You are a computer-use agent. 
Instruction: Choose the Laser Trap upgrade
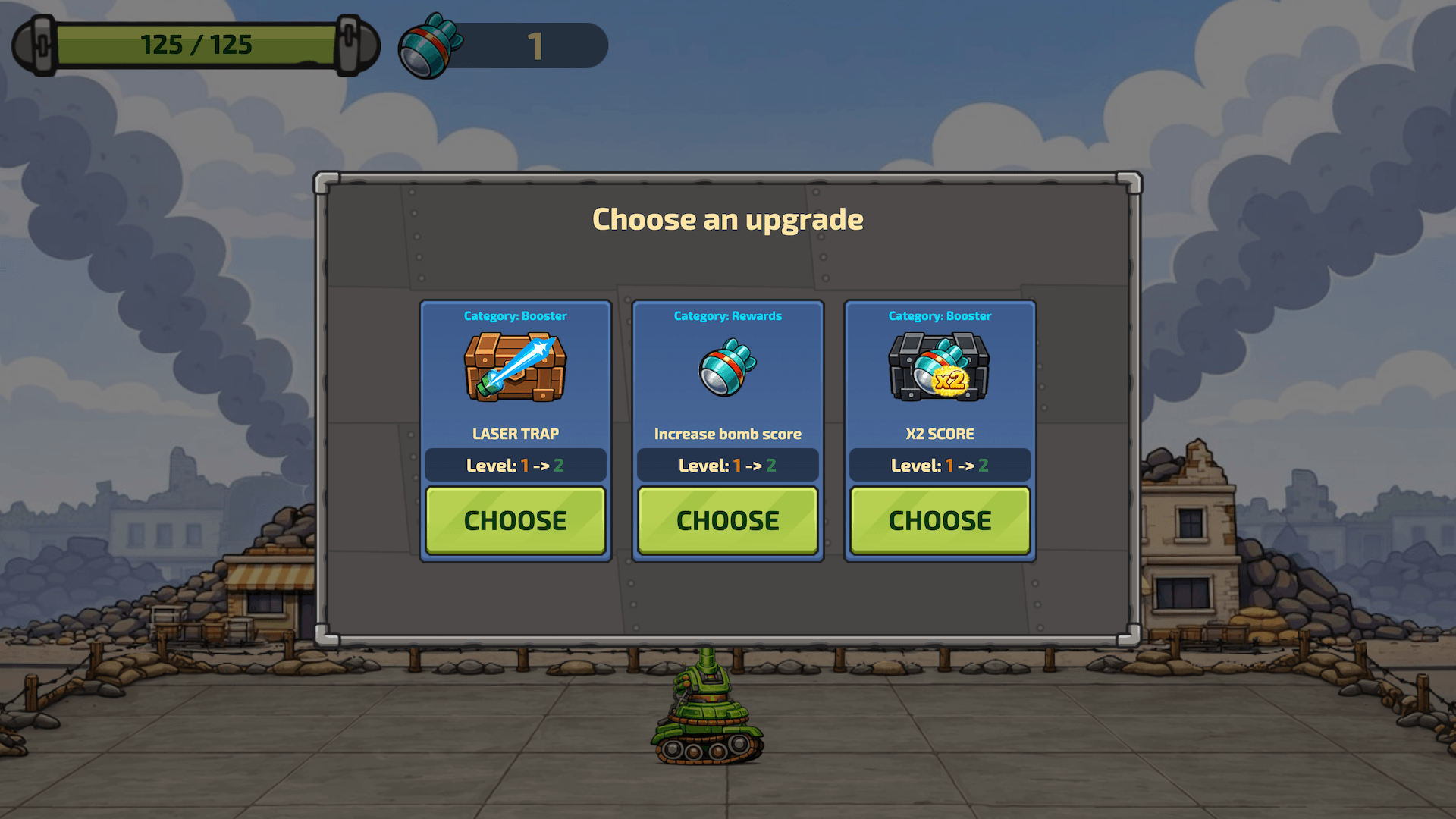tap(515, 520)
